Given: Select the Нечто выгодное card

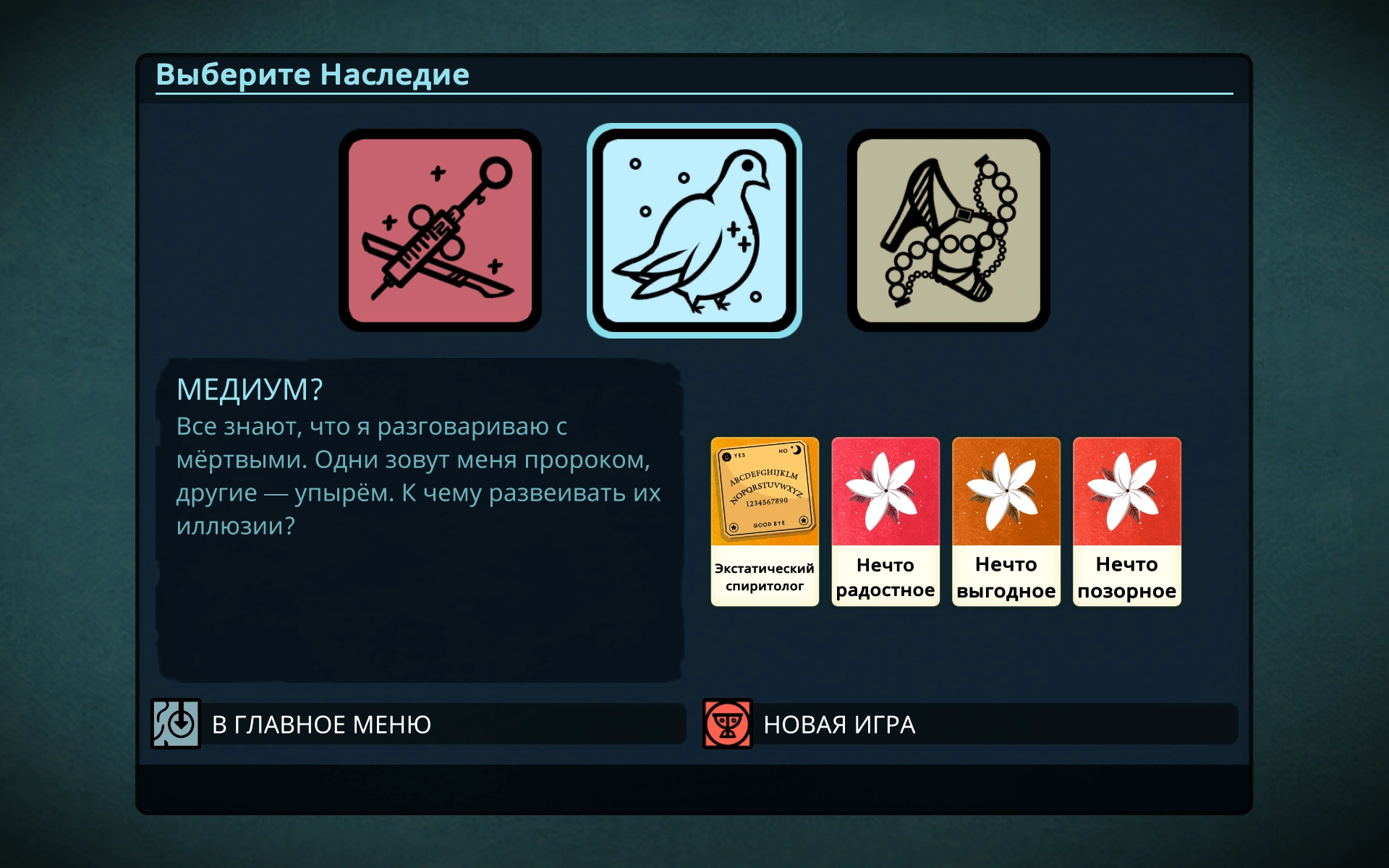Looking at the screenshot, I should (1006, 521).
